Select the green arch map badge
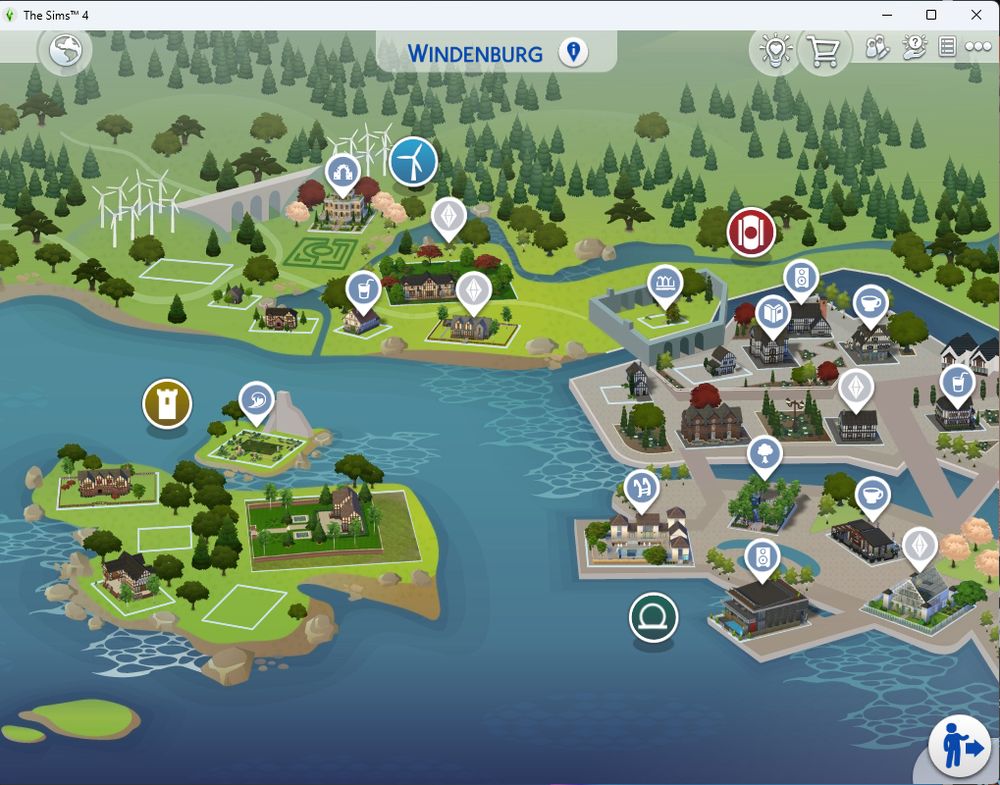 [x=653, y=617]
